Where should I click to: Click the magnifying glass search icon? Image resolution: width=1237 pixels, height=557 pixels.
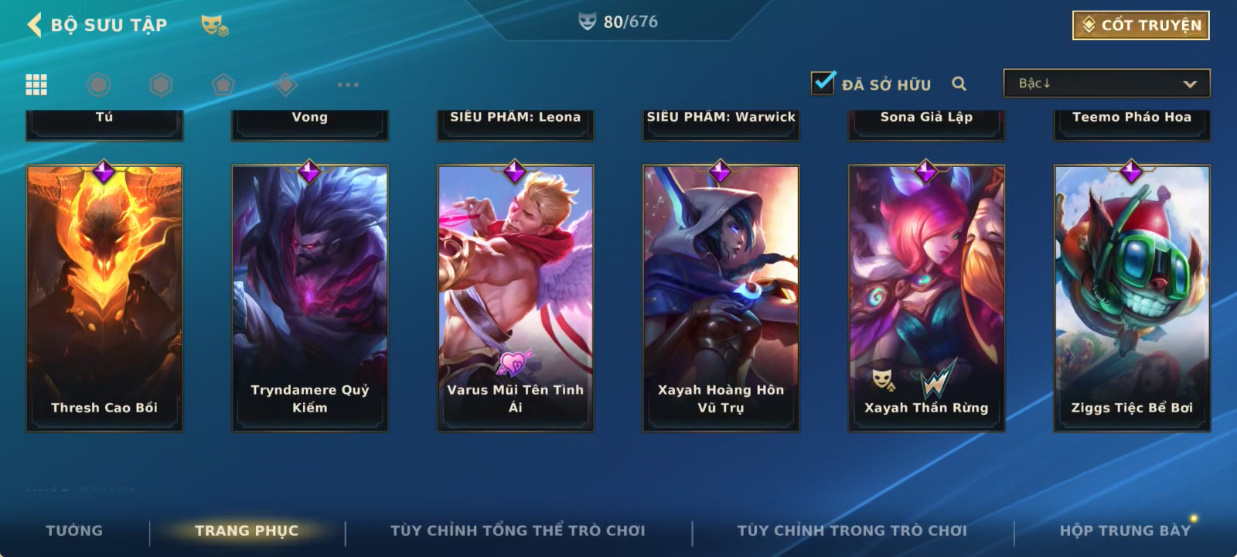(959, 84)
